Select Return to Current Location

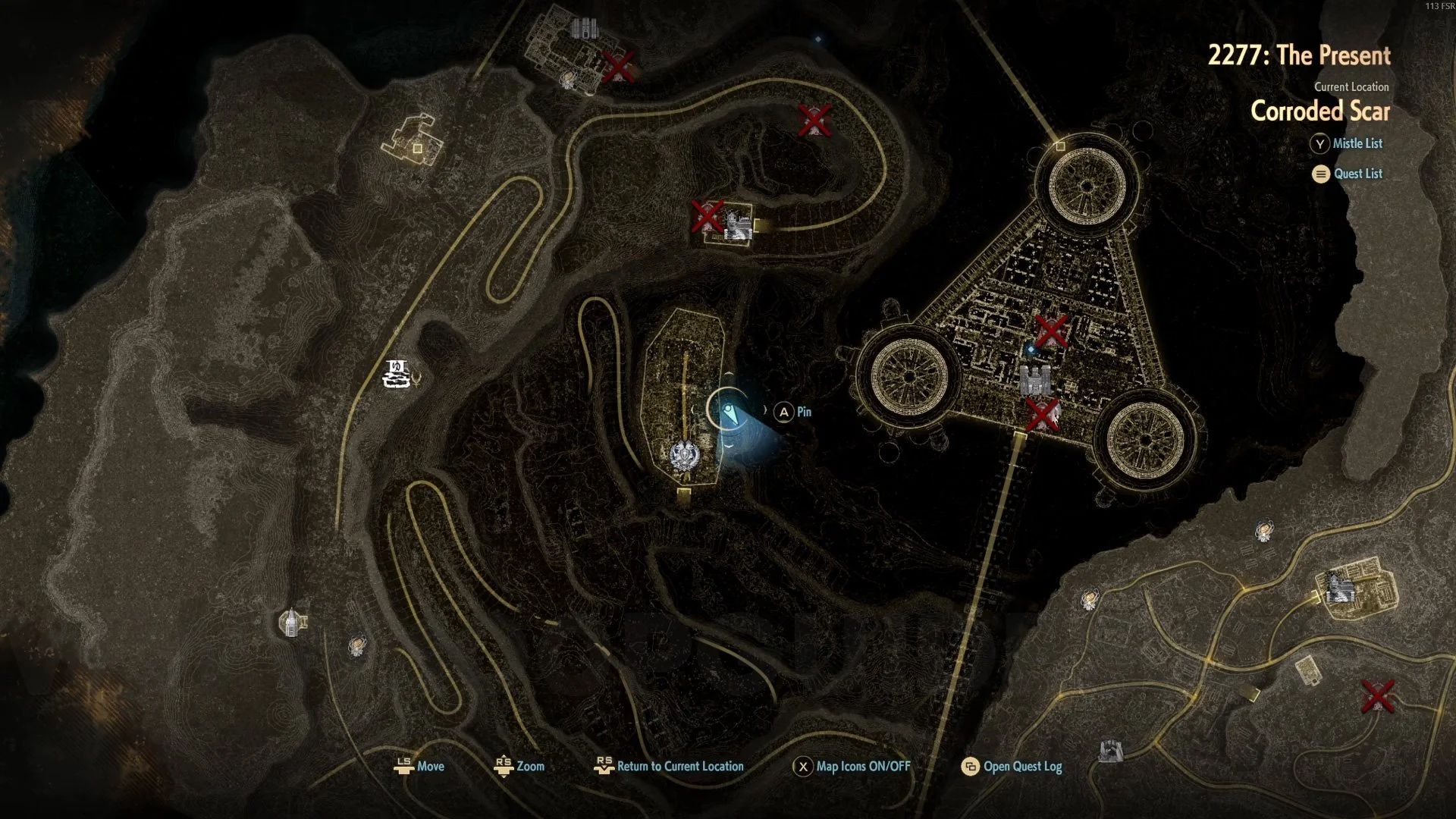pyautogui.click(x=669, y=766)
